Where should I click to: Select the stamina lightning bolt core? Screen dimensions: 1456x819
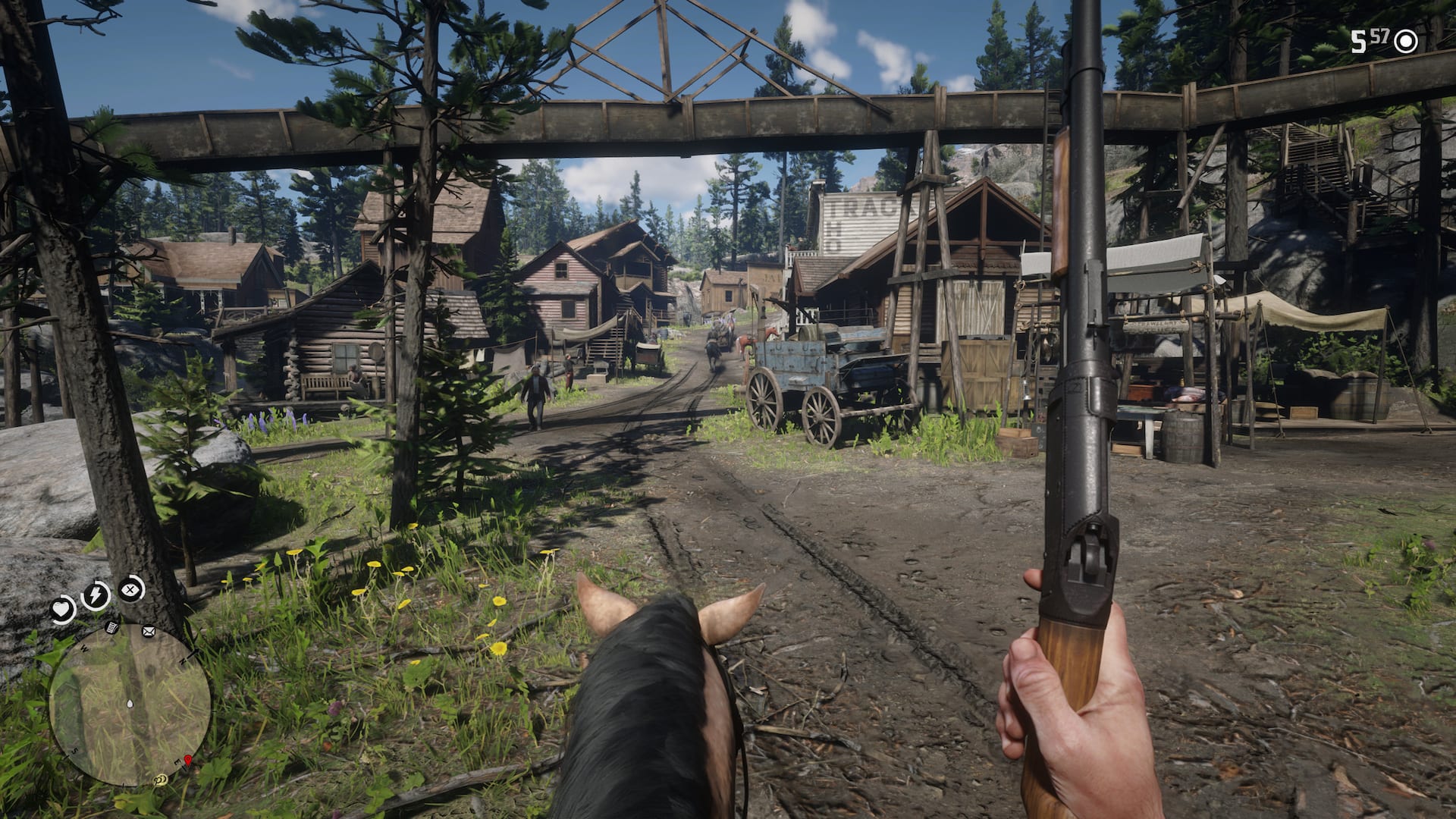click(95, 595)
